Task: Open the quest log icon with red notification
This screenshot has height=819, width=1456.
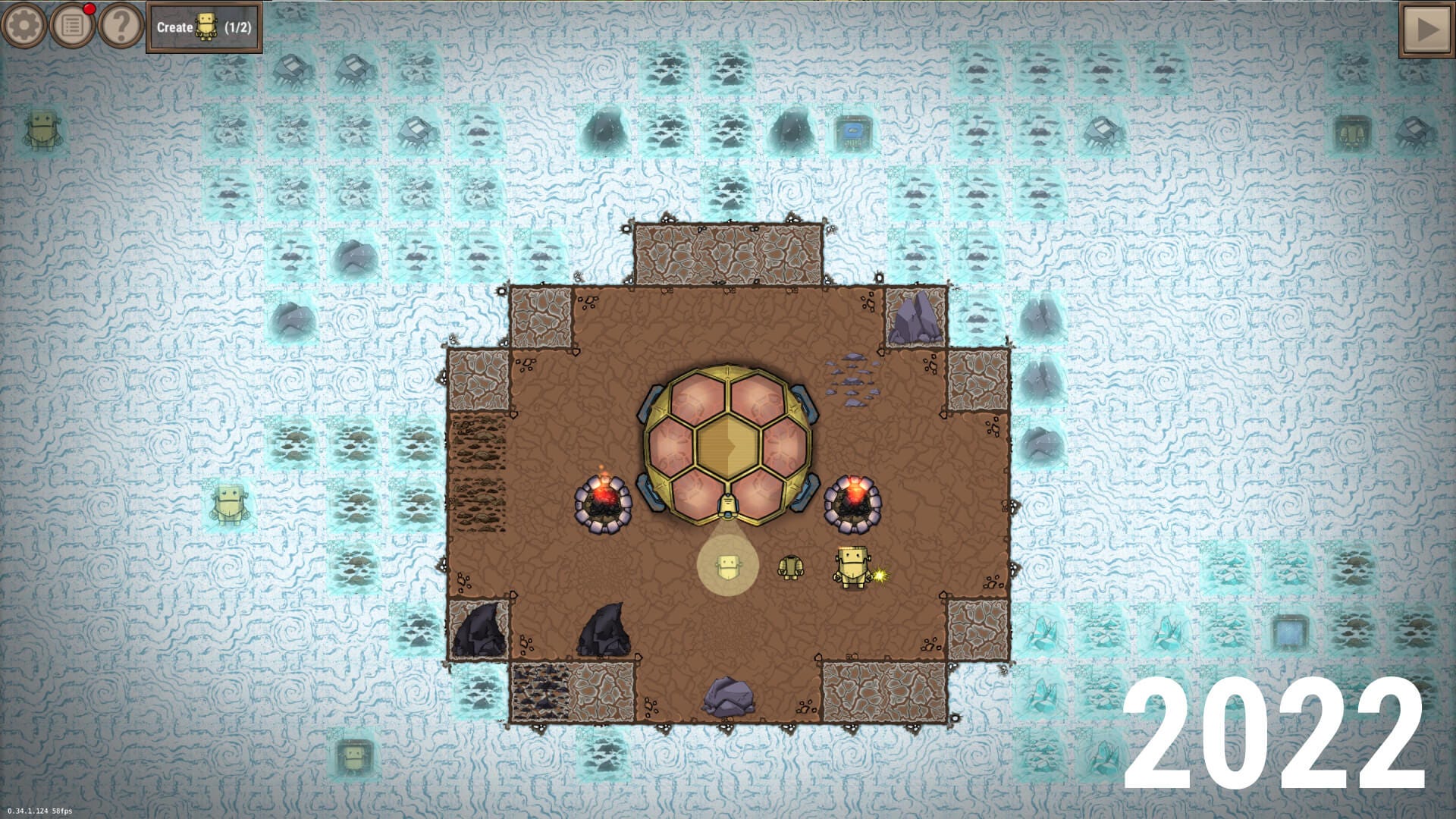Action: [72, 24]
